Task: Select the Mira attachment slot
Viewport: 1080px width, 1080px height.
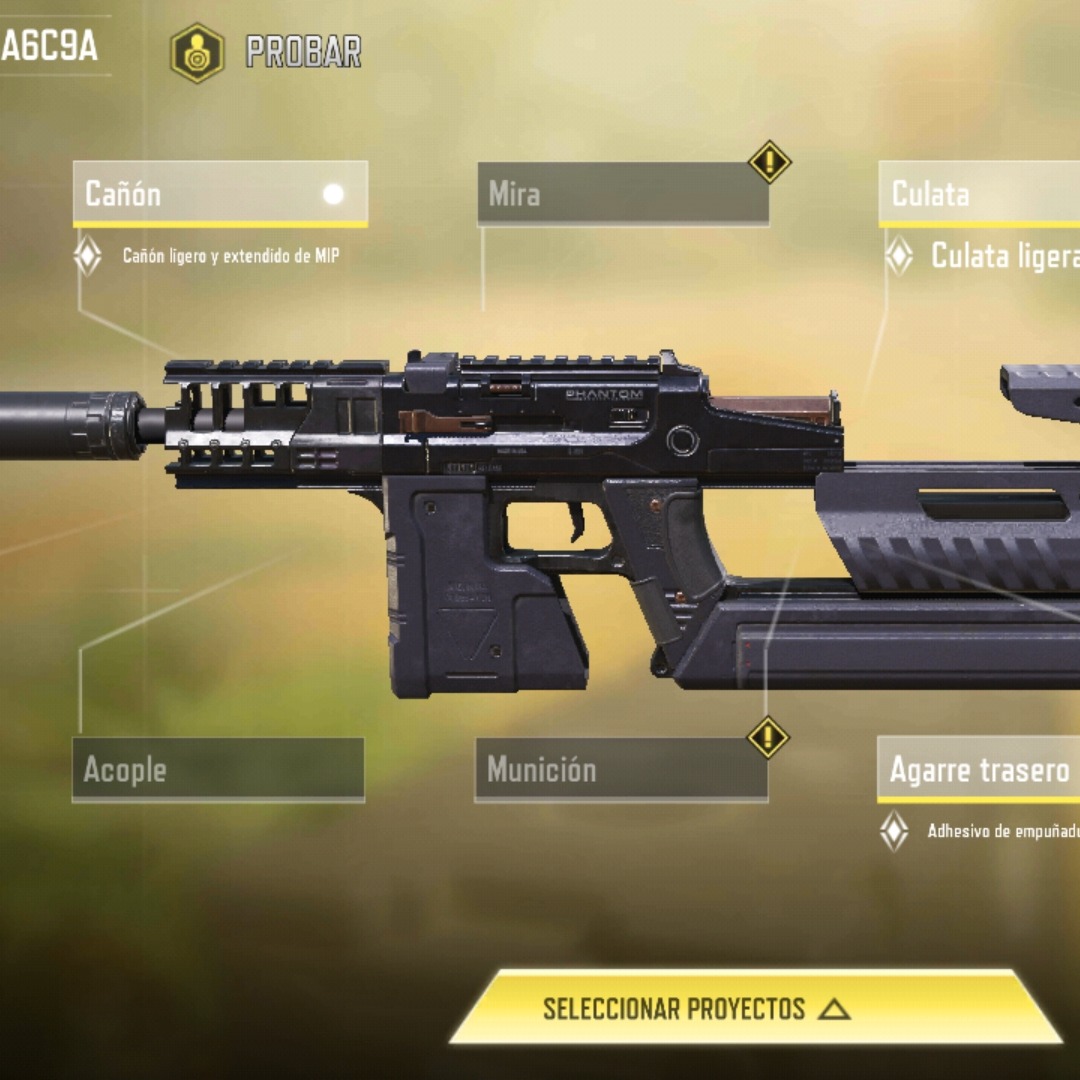Action: 623,193
